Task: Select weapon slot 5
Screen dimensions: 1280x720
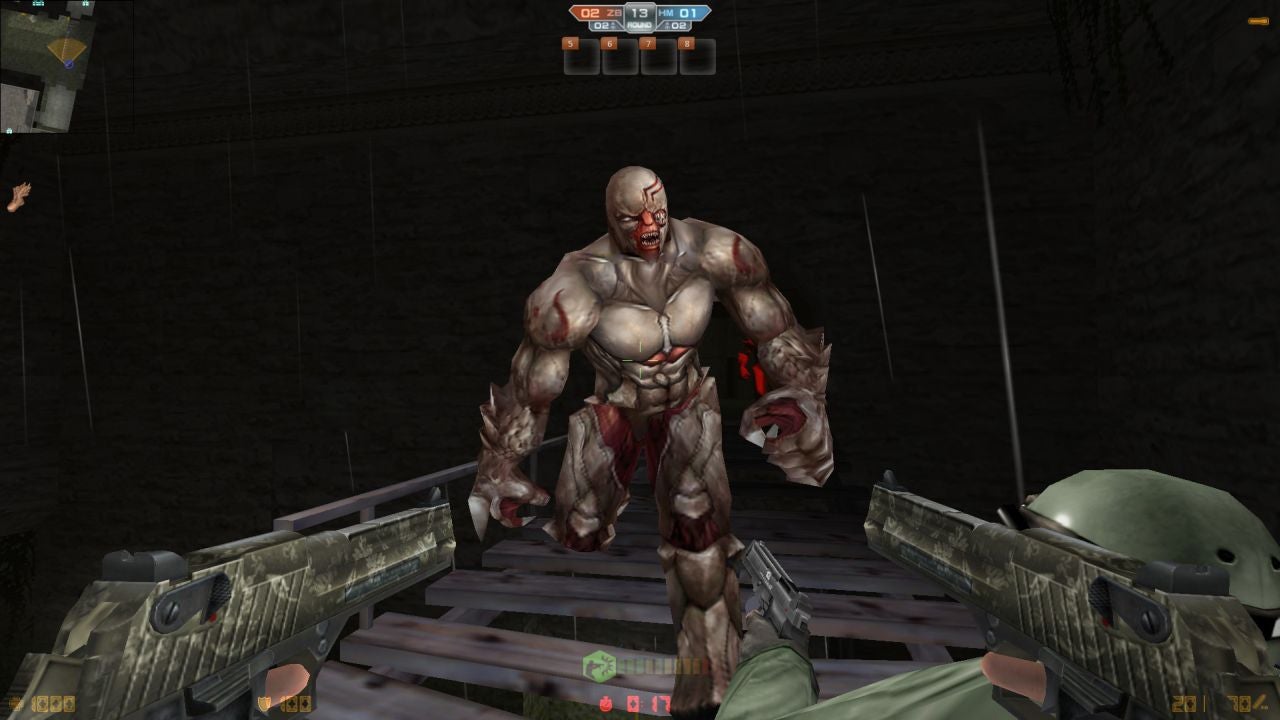Action: click(x=570, y=43)
